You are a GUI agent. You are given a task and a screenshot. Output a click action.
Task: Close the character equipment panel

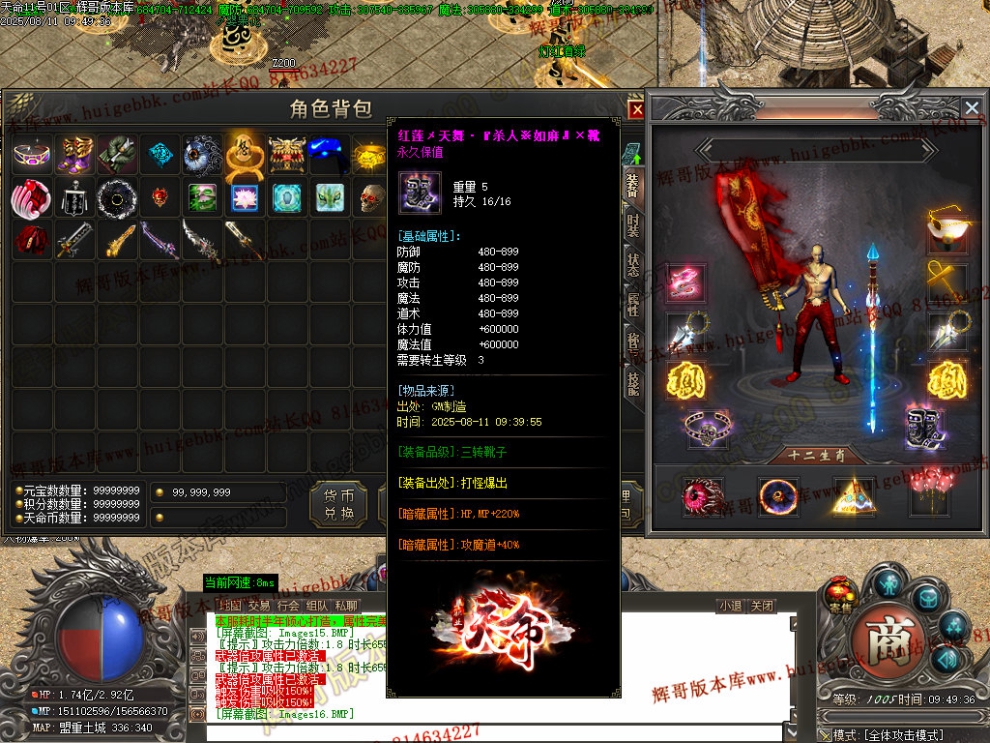point(971,108)
